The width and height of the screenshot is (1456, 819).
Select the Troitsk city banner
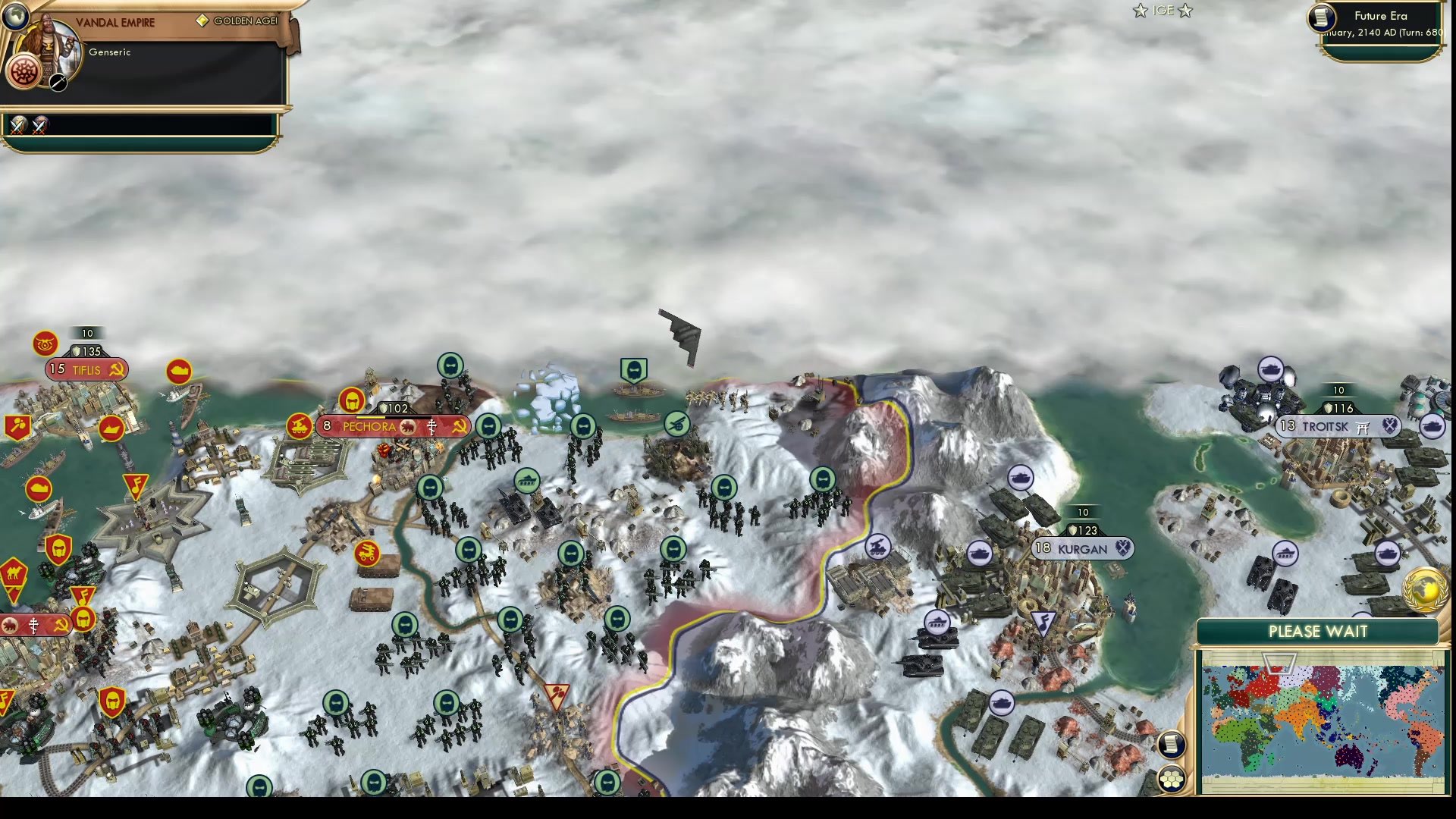pos(1323,426)
